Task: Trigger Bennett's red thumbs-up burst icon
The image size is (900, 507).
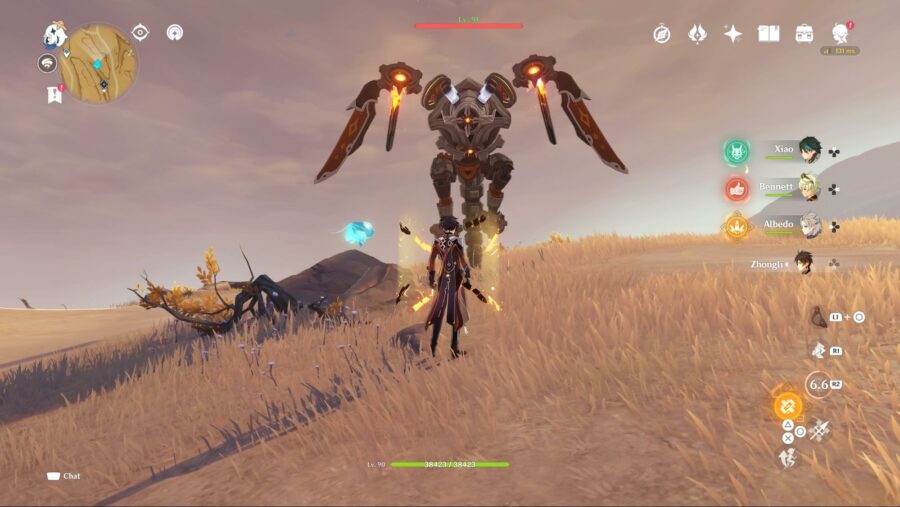Action: pyautogui.click(x=737, y=188)
